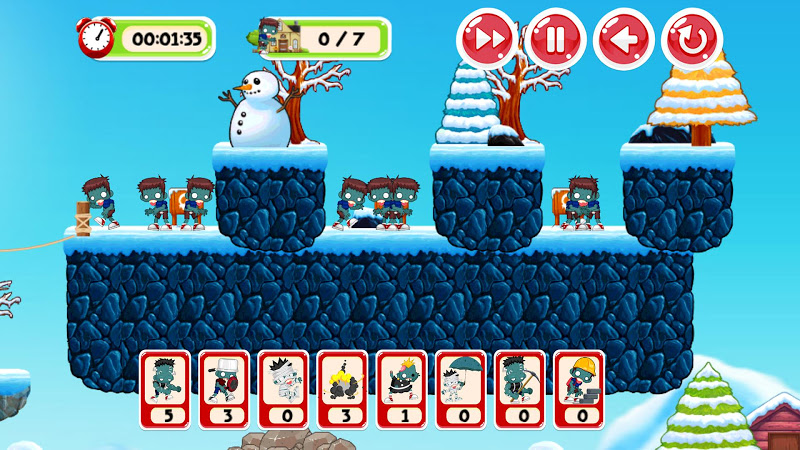This screenshot has height=450, width=800.
Task: Click the fast-forward button
Action: (x=486, y=39)
